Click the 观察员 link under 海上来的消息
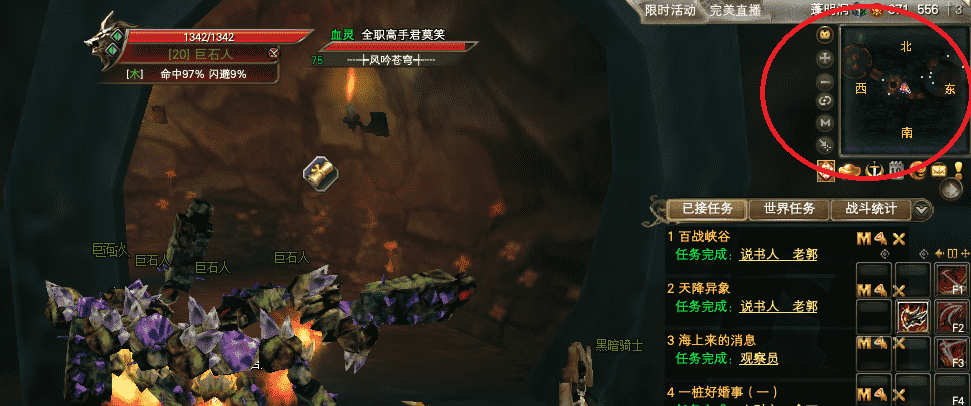 point(759,358)
